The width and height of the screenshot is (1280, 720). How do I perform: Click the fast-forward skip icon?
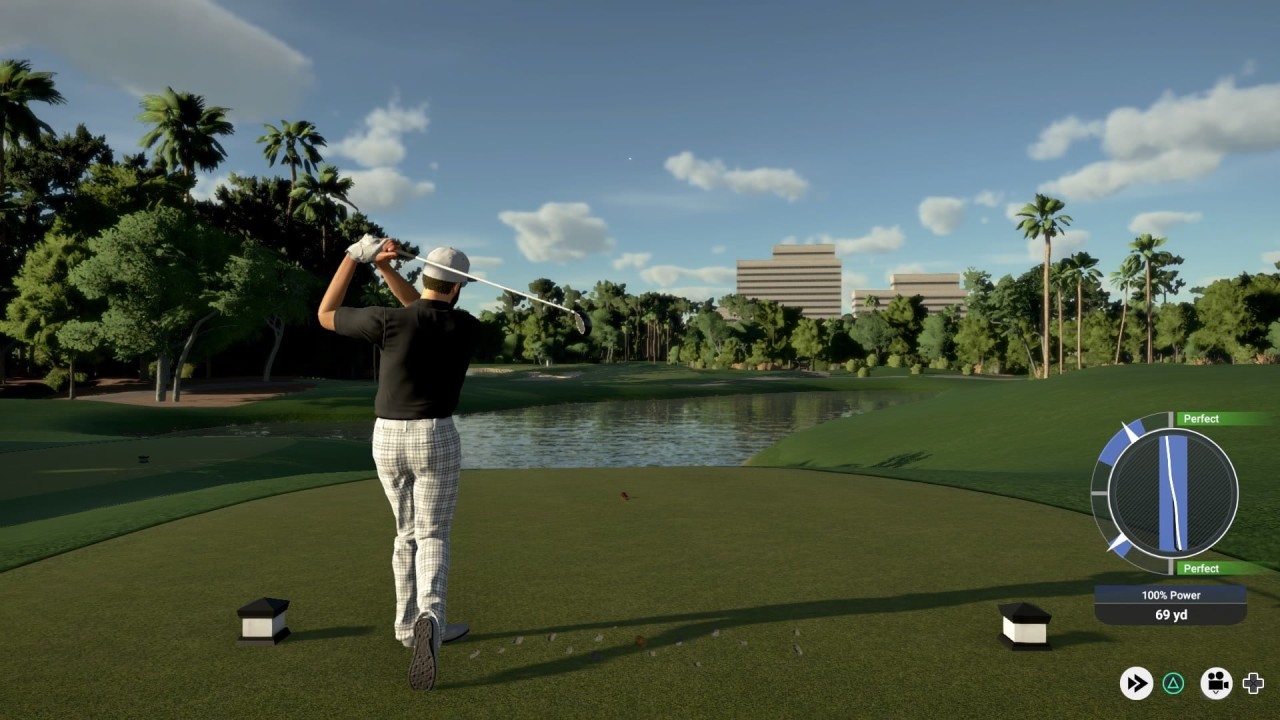point(1136,683)
